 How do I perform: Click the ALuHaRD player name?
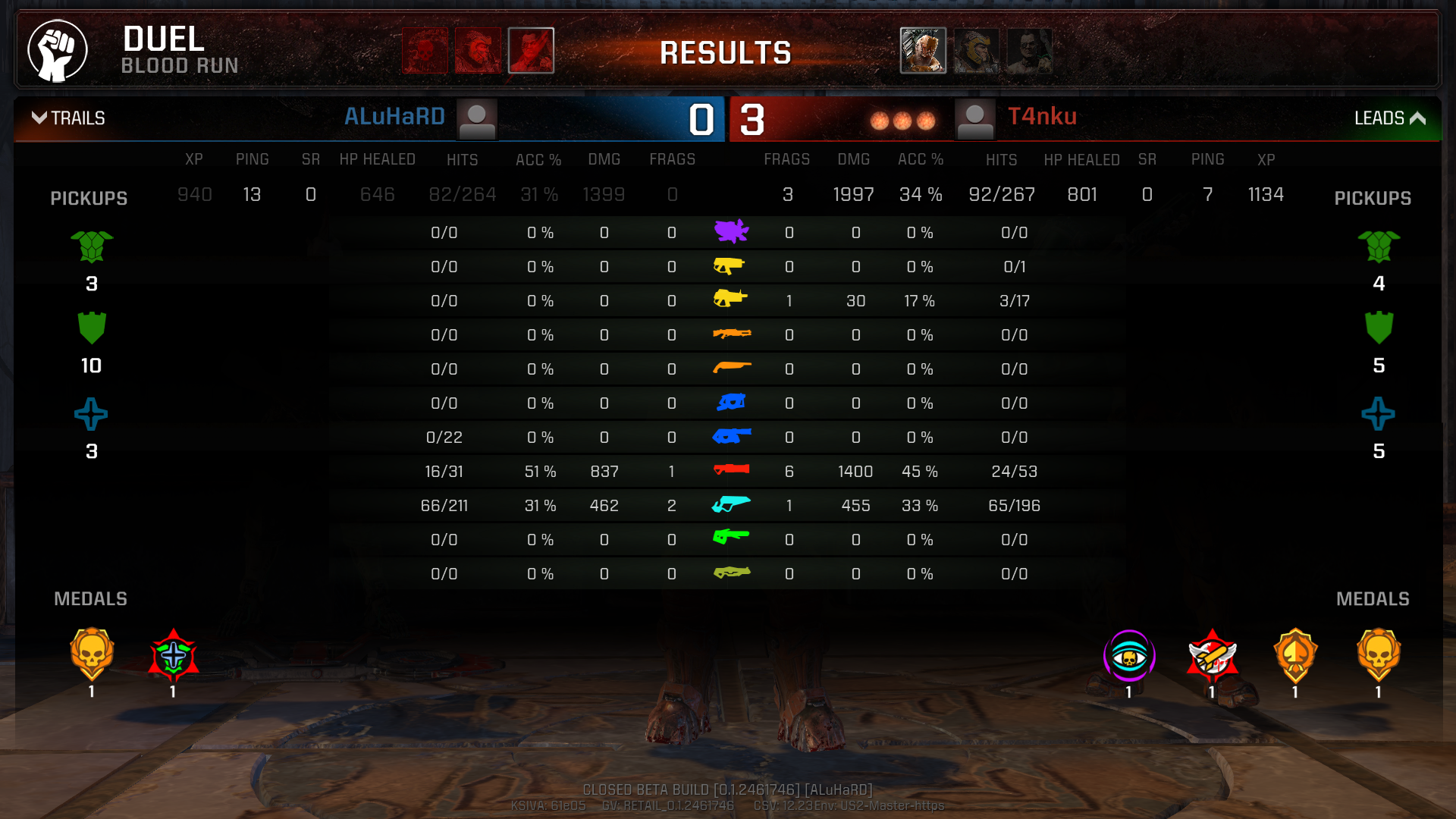tap(394, 117)
